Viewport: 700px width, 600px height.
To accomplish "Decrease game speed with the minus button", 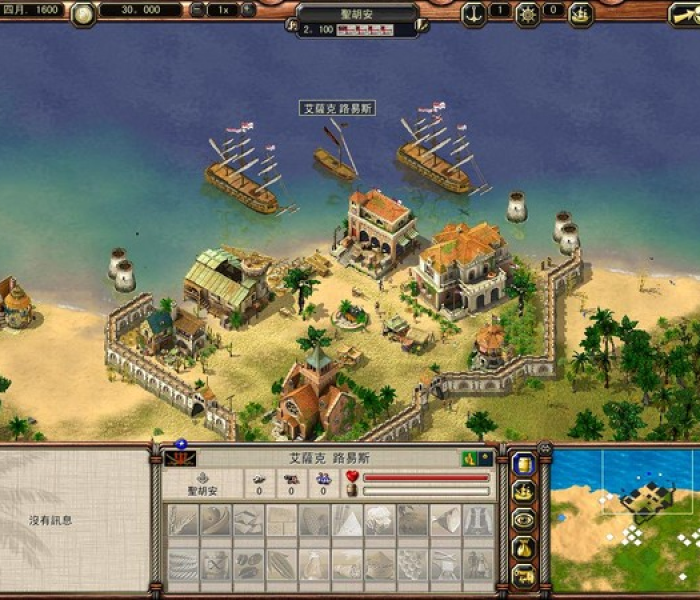I will pos(198,11).
